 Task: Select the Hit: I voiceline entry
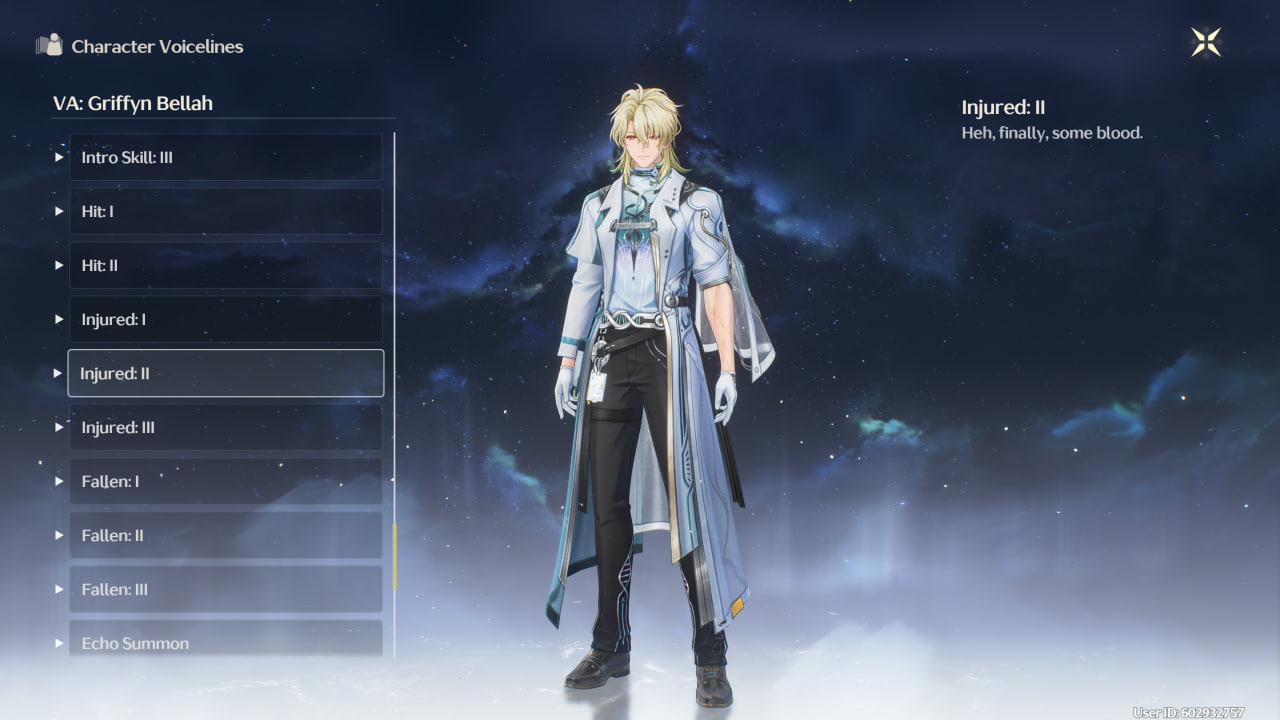tap(225, 212)
